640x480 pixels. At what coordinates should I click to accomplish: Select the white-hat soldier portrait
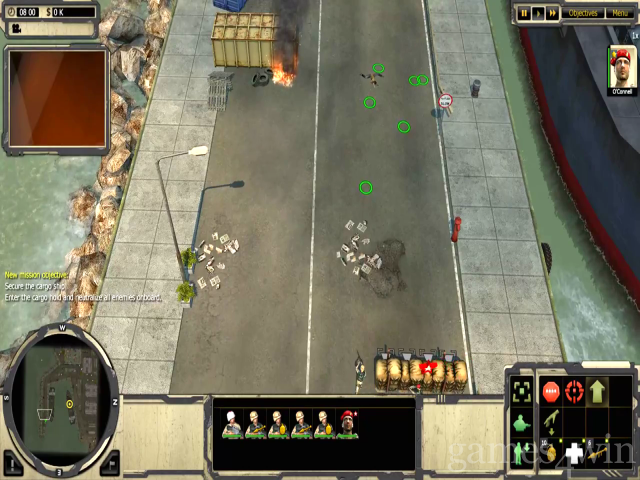pos(233,425)
